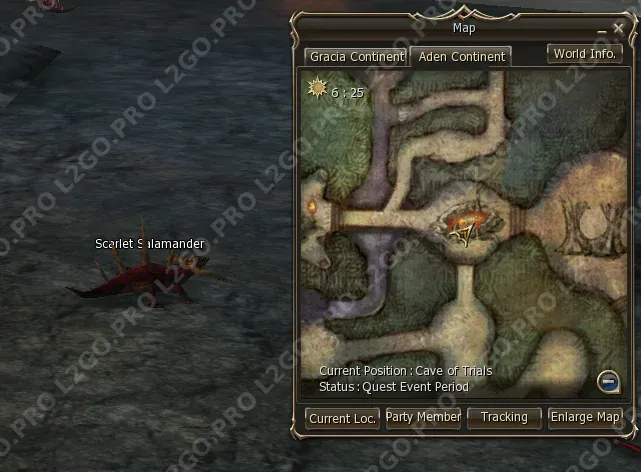Center map with Current Loc. button
Viewport: 641px width, 472px height.
pyautogui.click(x=342, y=418)
